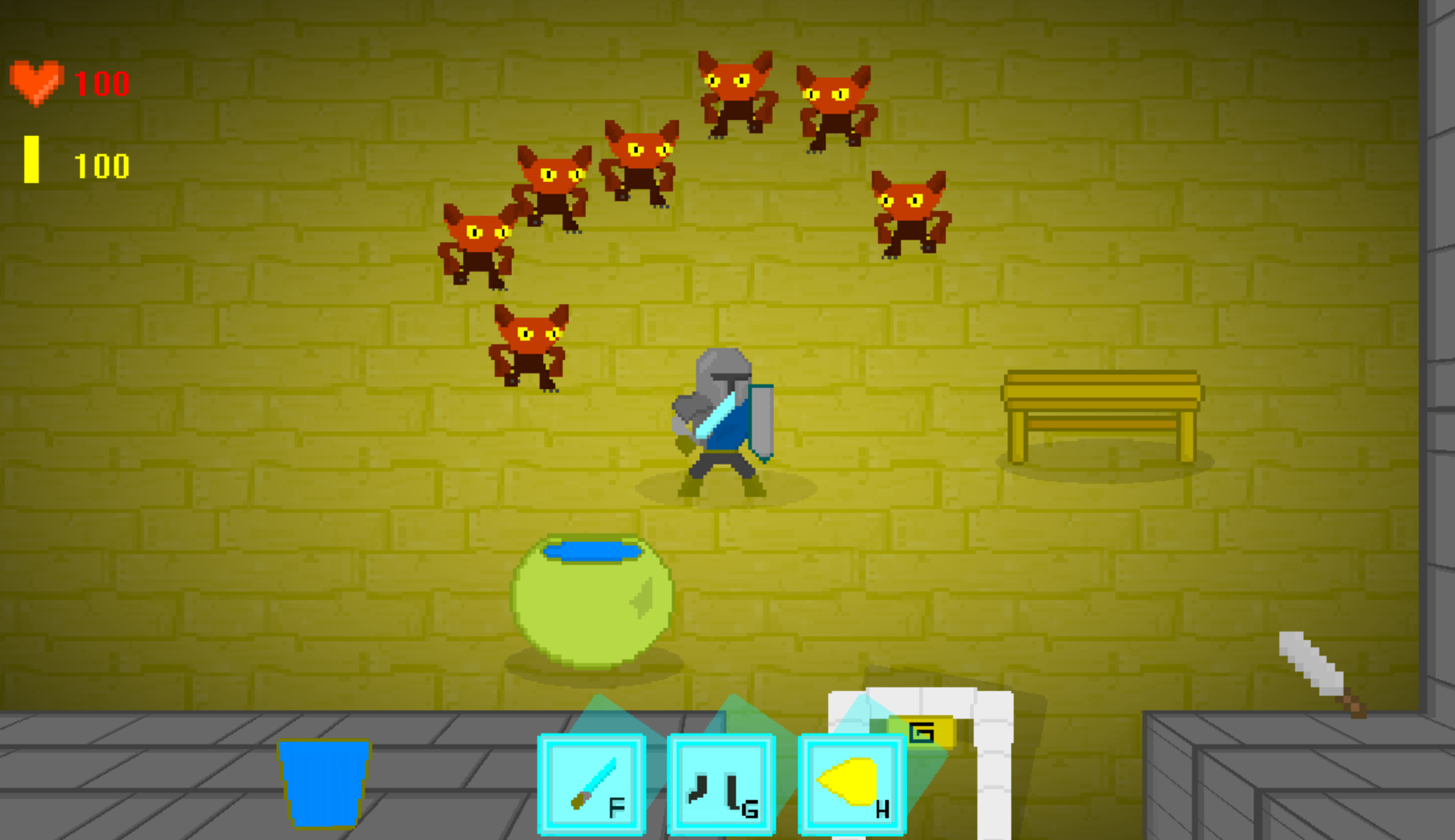Select the cheese item in hotbar slot H

point(850,782)
